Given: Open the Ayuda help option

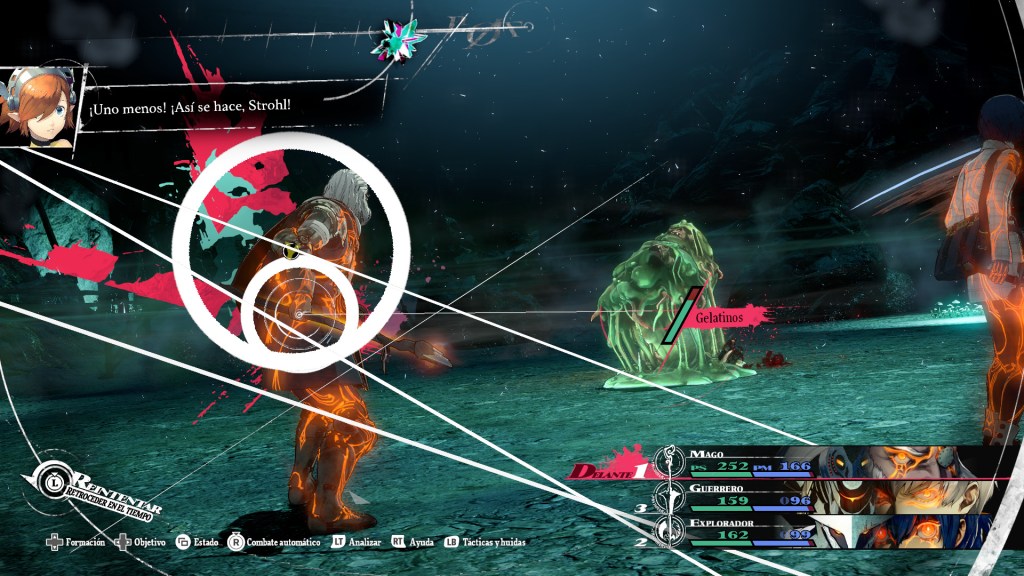Looking at the screenshot, I should 421,542.
